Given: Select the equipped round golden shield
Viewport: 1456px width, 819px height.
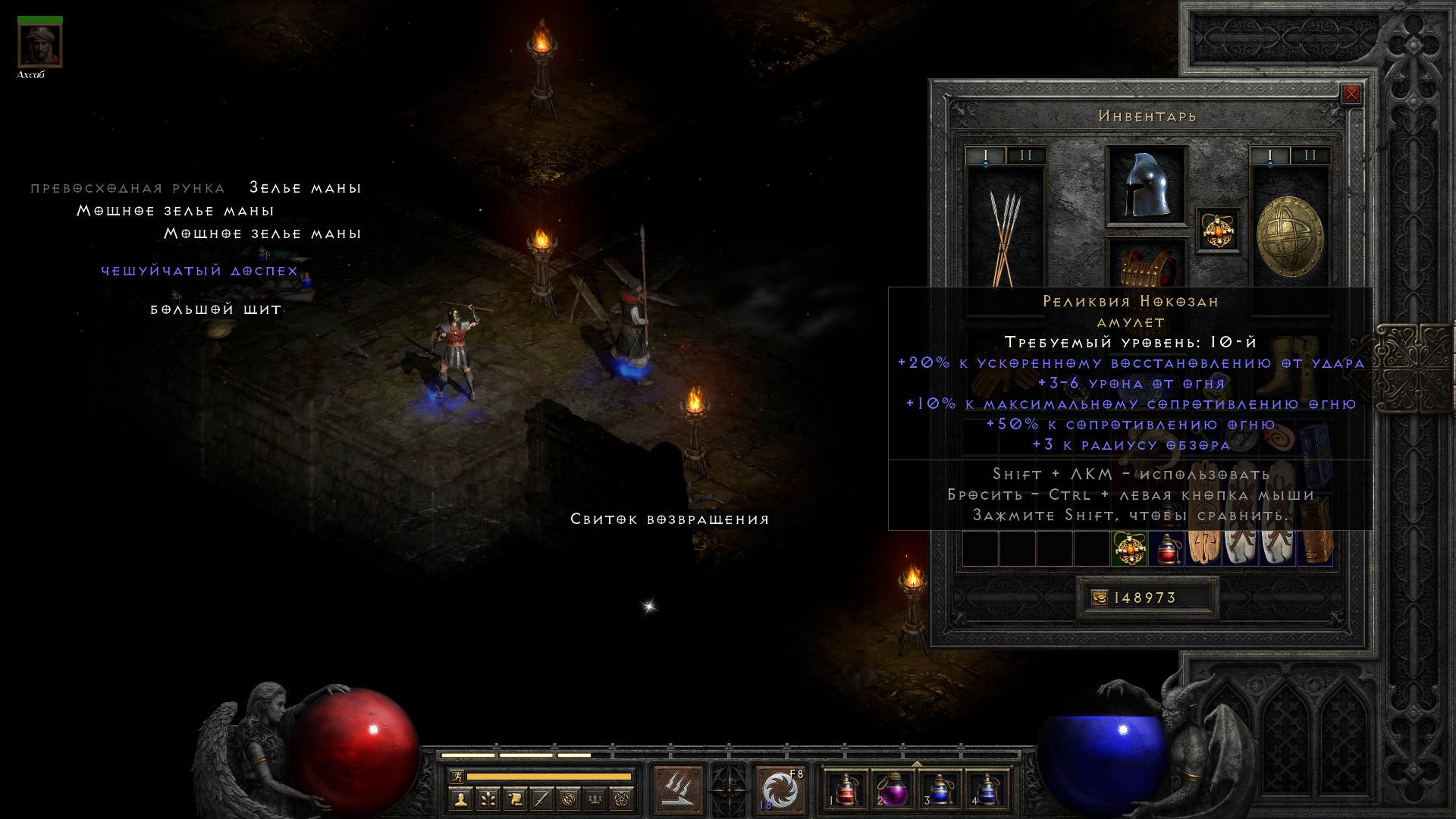Looking at the screenshot, I should coord(1289,237).
